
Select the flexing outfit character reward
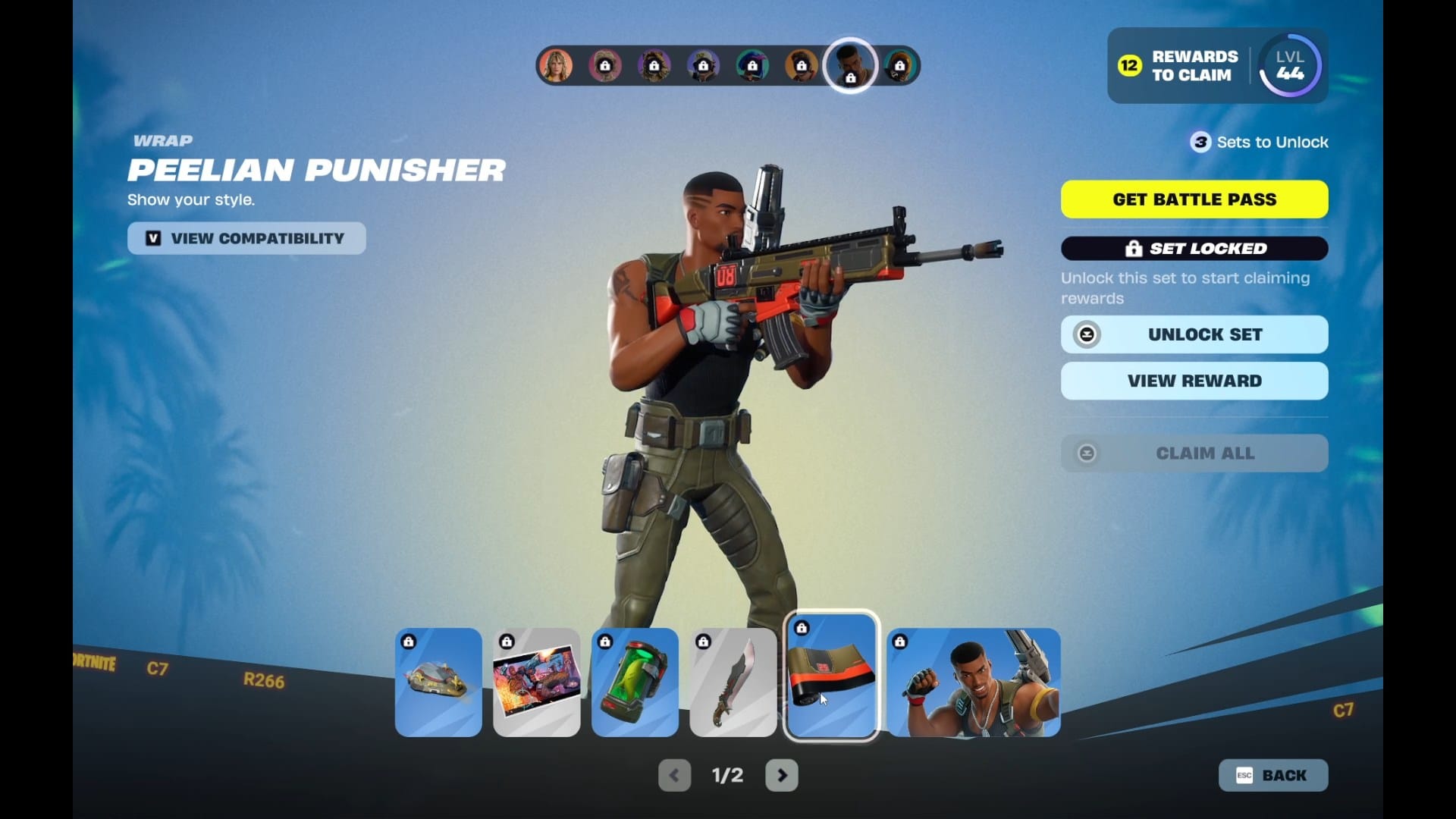coord(974,682)
